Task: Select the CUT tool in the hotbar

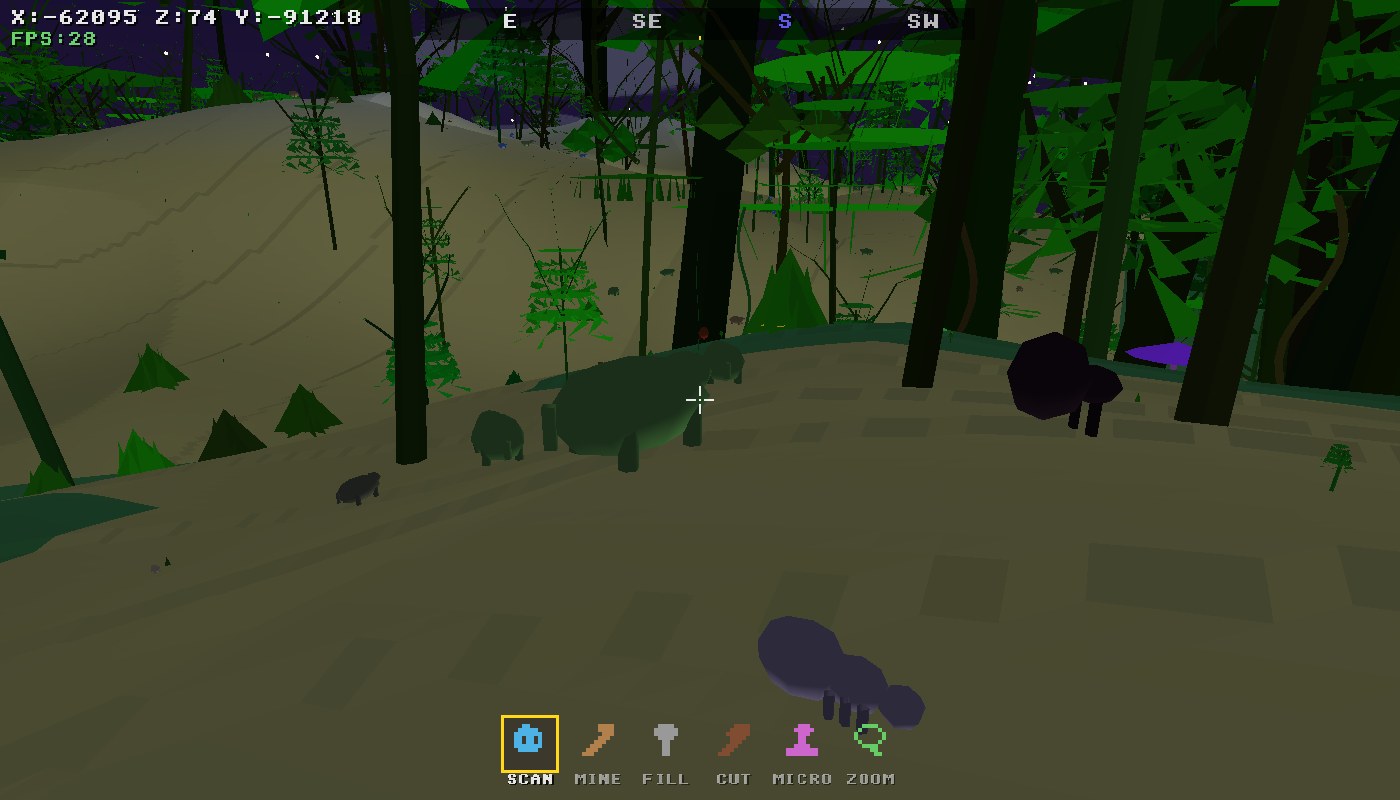Action: [x=733, y=742]
